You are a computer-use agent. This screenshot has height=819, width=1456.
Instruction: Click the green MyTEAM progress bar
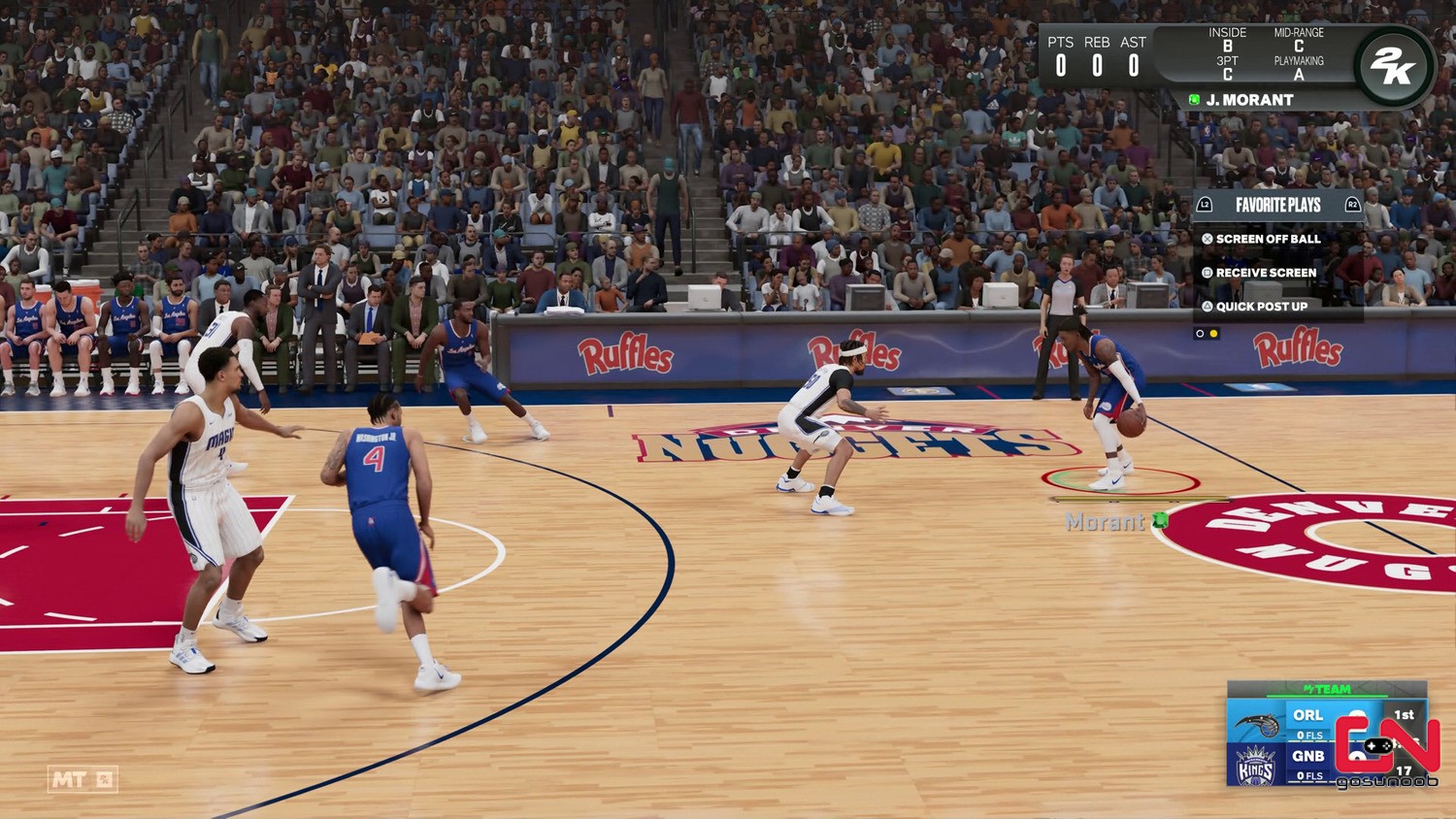point(1327,696)
